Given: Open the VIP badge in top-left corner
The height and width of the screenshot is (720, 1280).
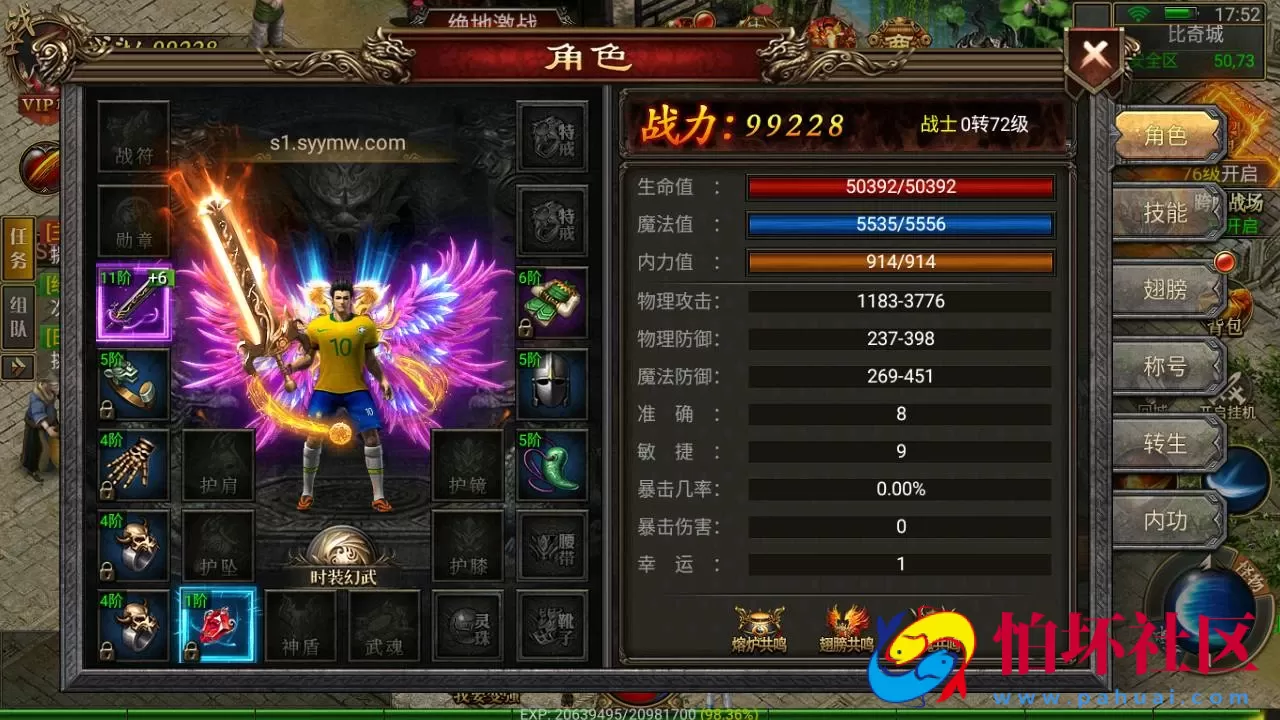Looking at the screenshot, I should point(31,101).
